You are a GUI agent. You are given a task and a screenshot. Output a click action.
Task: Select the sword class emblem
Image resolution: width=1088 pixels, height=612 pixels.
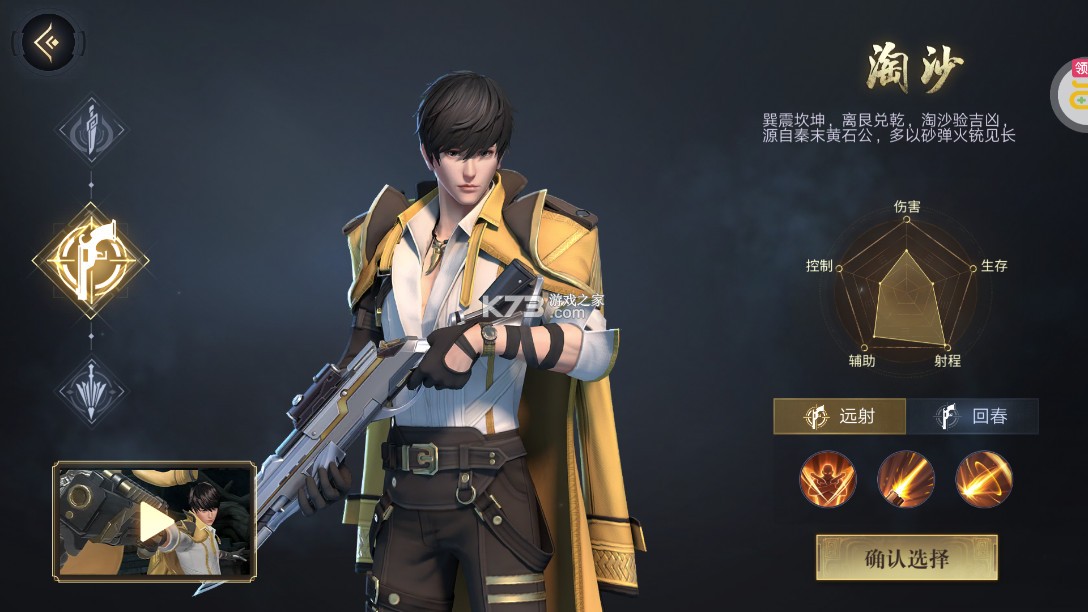click(91, 130)
